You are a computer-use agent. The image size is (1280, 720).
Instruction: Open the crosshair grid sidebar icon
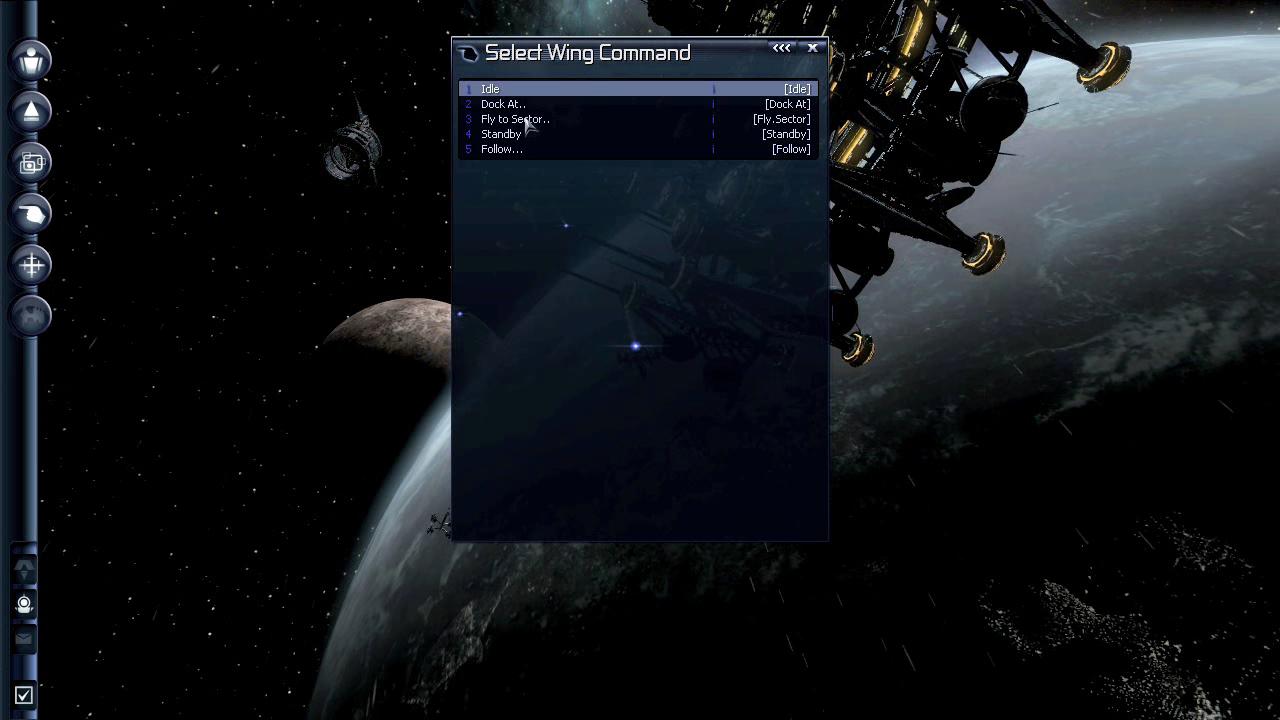(31, 264)
